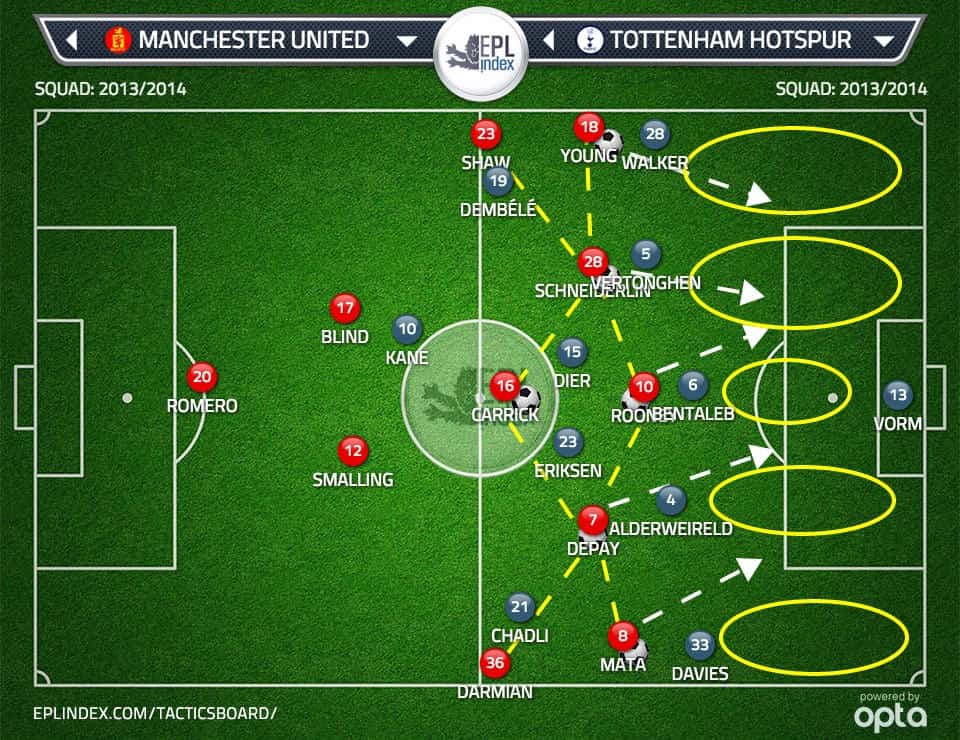Open the Tottenham Hotspur team dropdown
This screenshot has width=960, height=740.
[x=883, y=41]
